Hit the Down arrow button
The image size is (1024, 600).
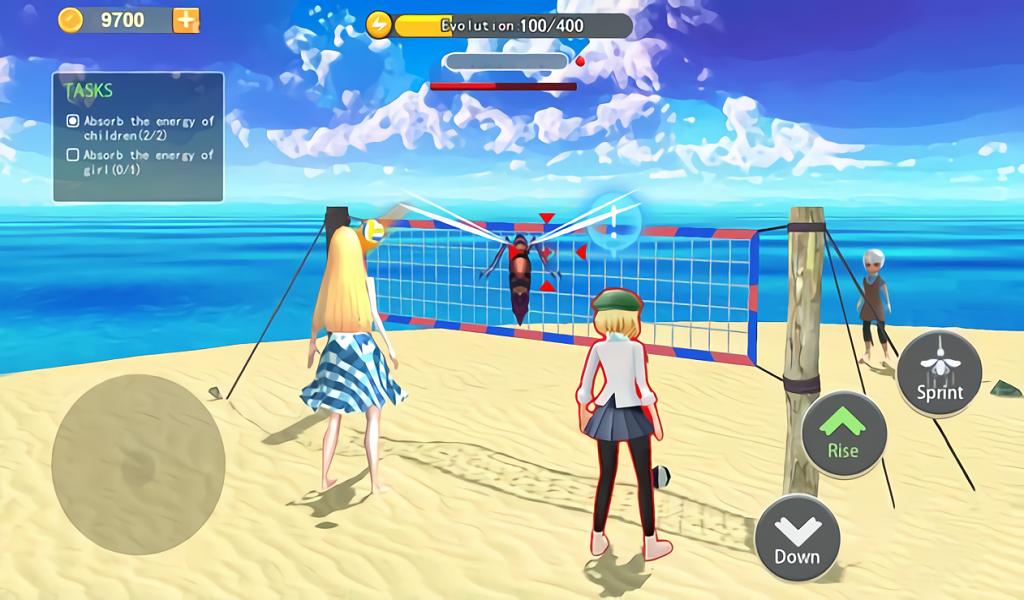797,537
